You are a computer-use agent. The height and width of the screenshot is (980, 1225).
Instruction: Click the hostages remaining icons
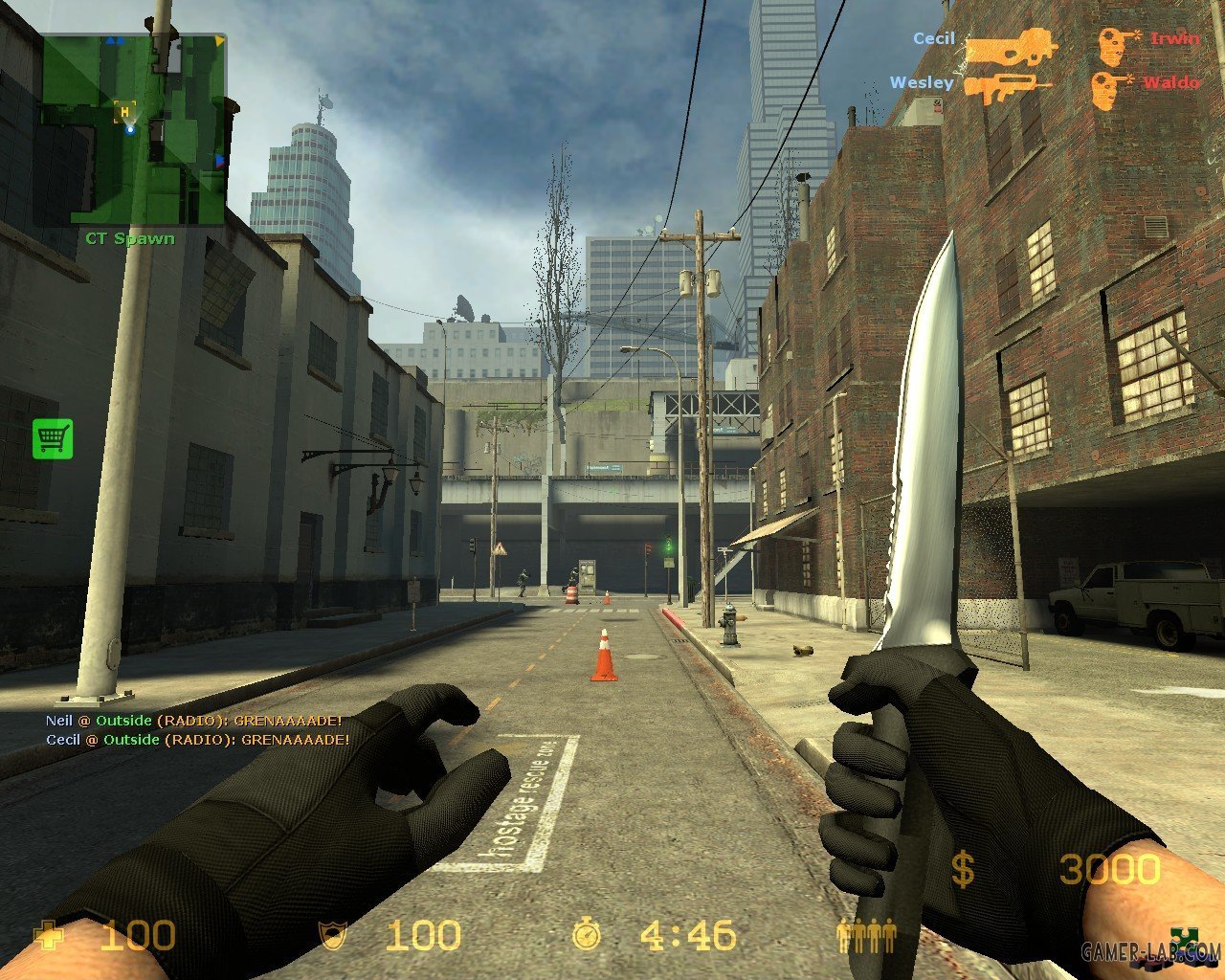(x=866, y=933)
